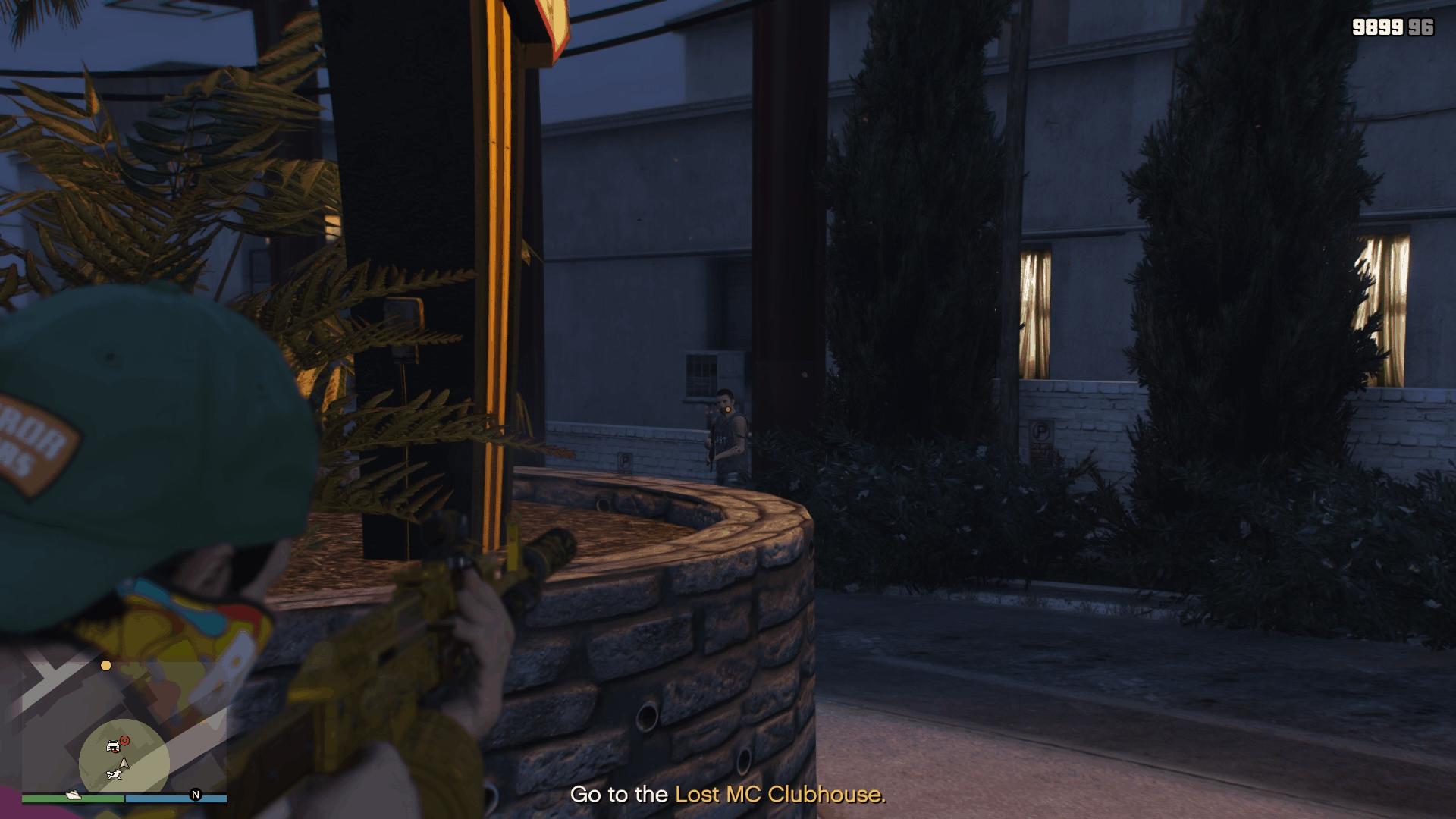Click the white player arrow on the minimap
1456x819 pixels.
tap(124, 763)
